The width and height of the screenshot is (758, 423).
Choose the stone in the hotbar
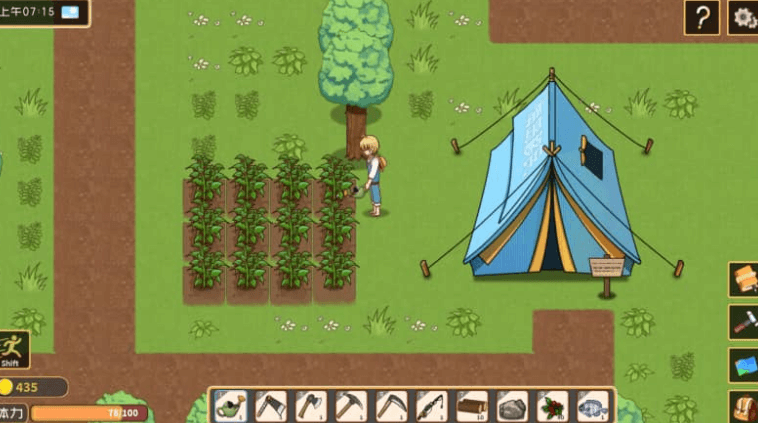coord(512,406)
